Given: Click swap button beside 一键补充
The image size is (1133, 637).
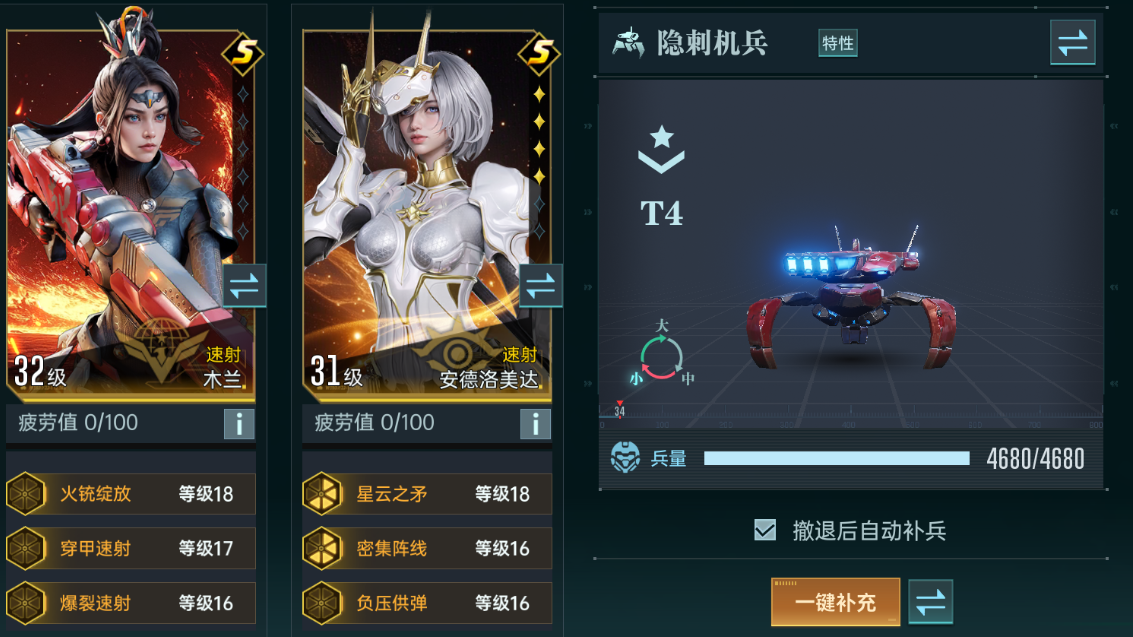Looking at the screenshot, I should (x=930, y=602).
